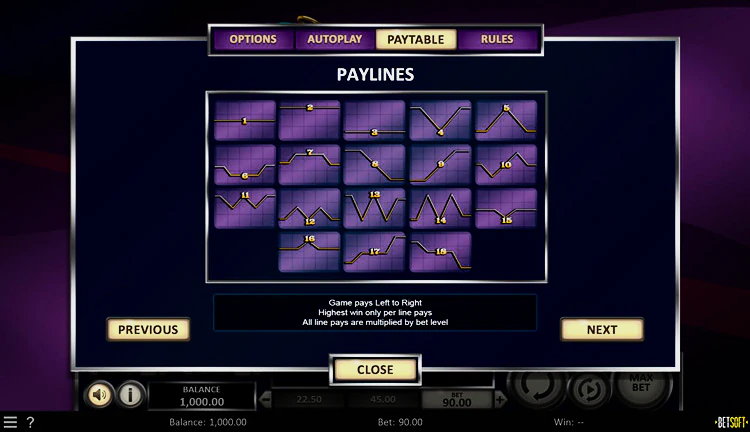Click the payline 18 diagram
The image size is (750, 432).
[440, 252]
